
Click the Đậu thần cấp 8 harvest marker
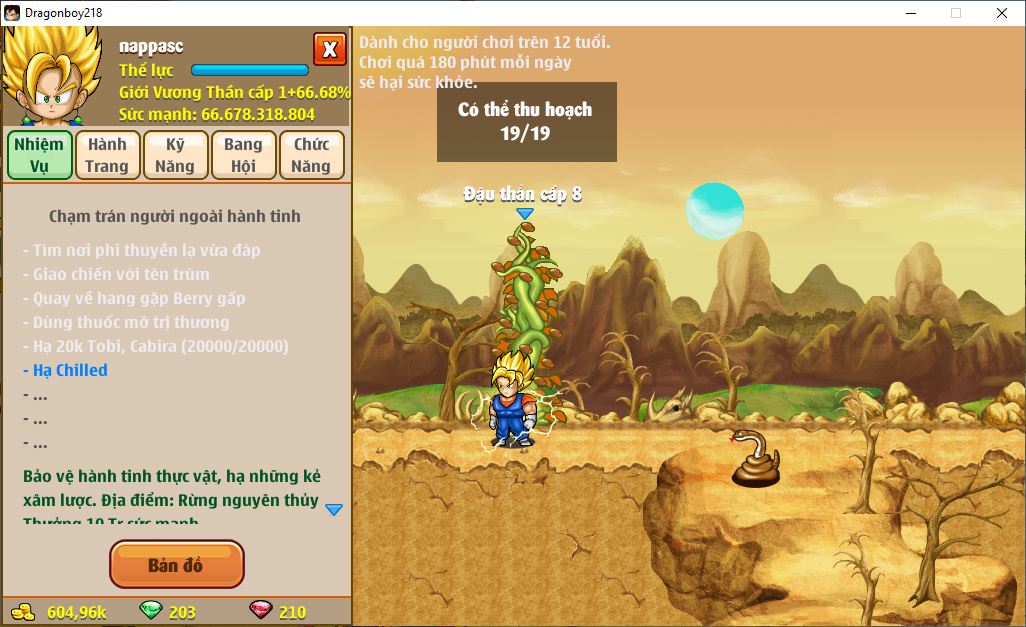pos(524,212)
